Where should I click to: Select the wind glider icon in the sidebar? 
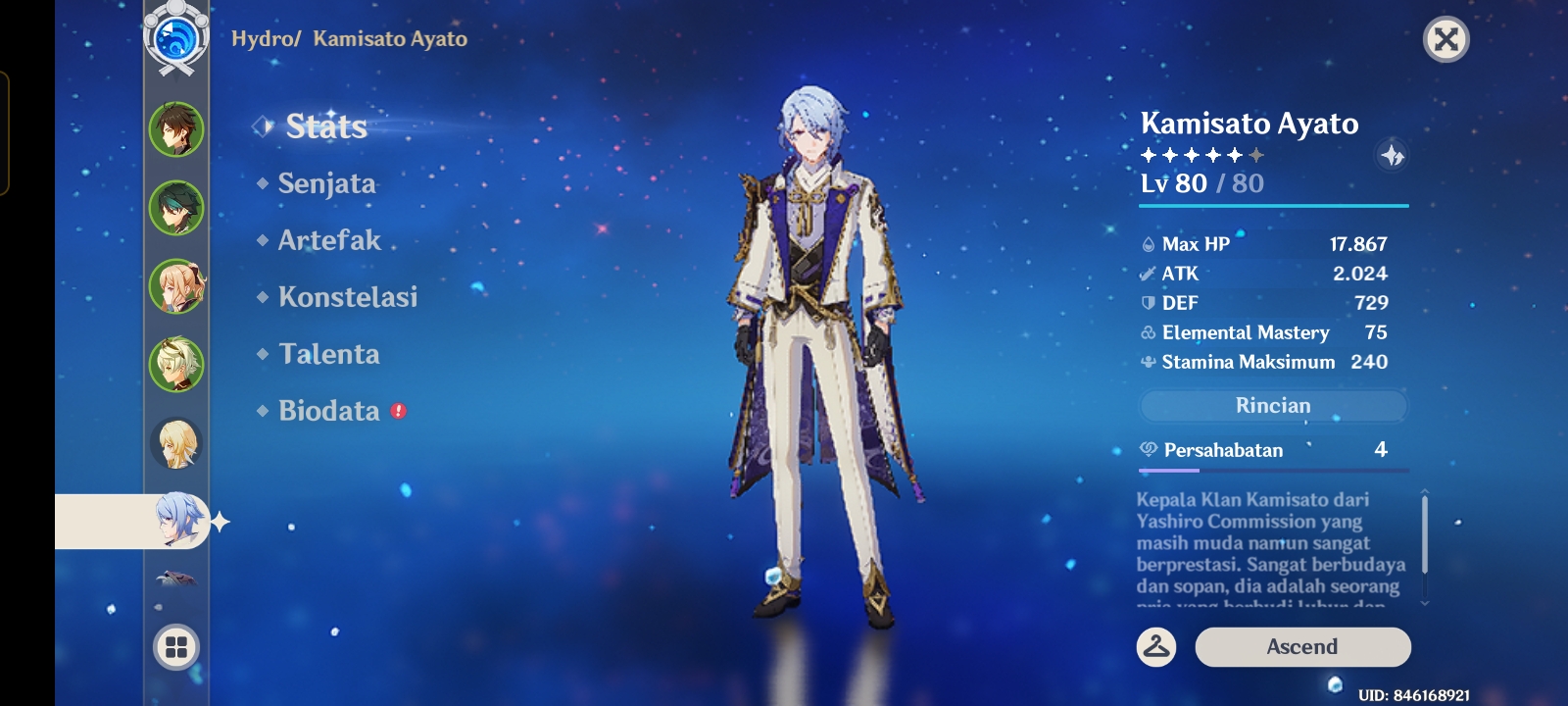click(174, 580)
